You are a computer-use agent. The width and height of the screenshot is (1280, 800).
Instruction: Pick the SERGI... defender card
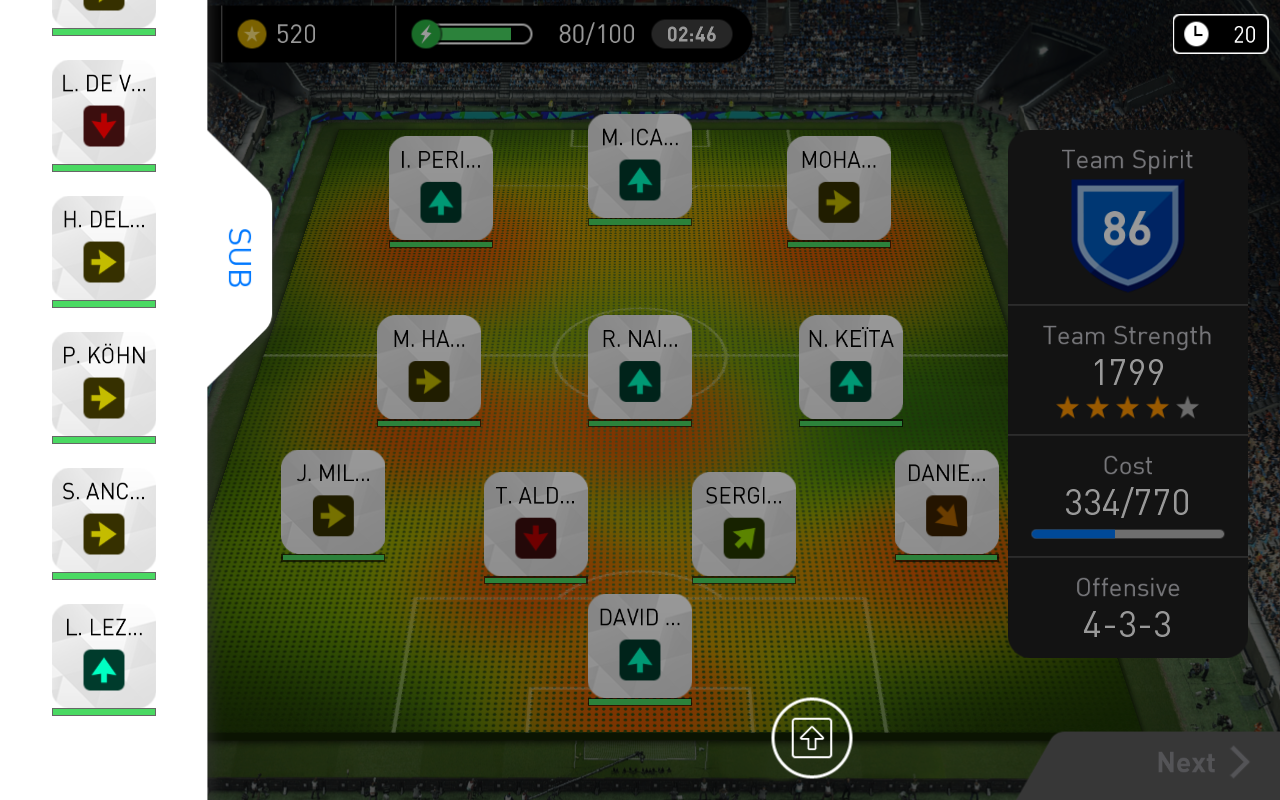[x=744, y=525]
